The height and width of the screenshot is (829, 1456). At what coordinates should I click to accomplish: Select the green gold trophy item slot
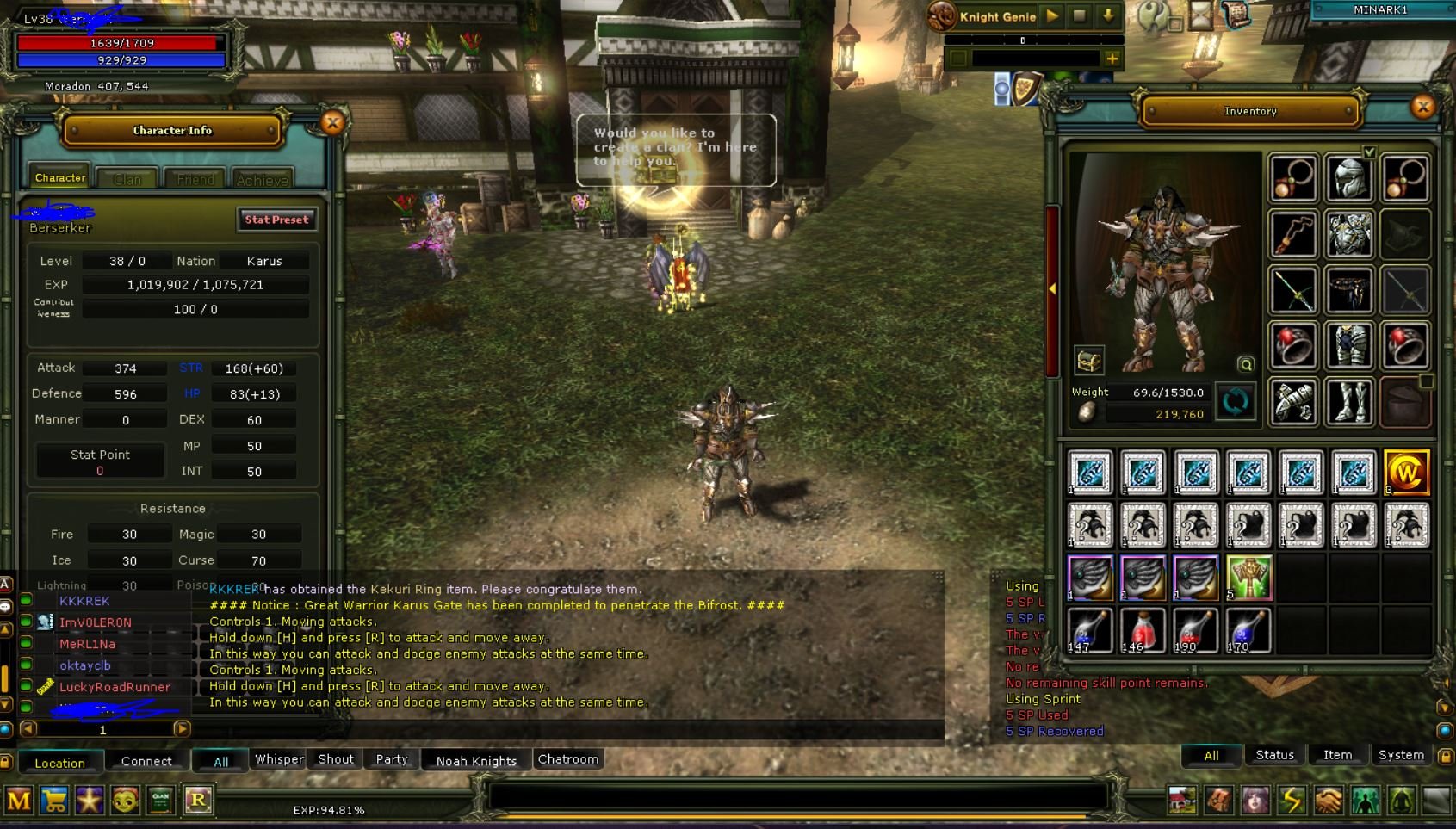click(x=1248, y=578)
